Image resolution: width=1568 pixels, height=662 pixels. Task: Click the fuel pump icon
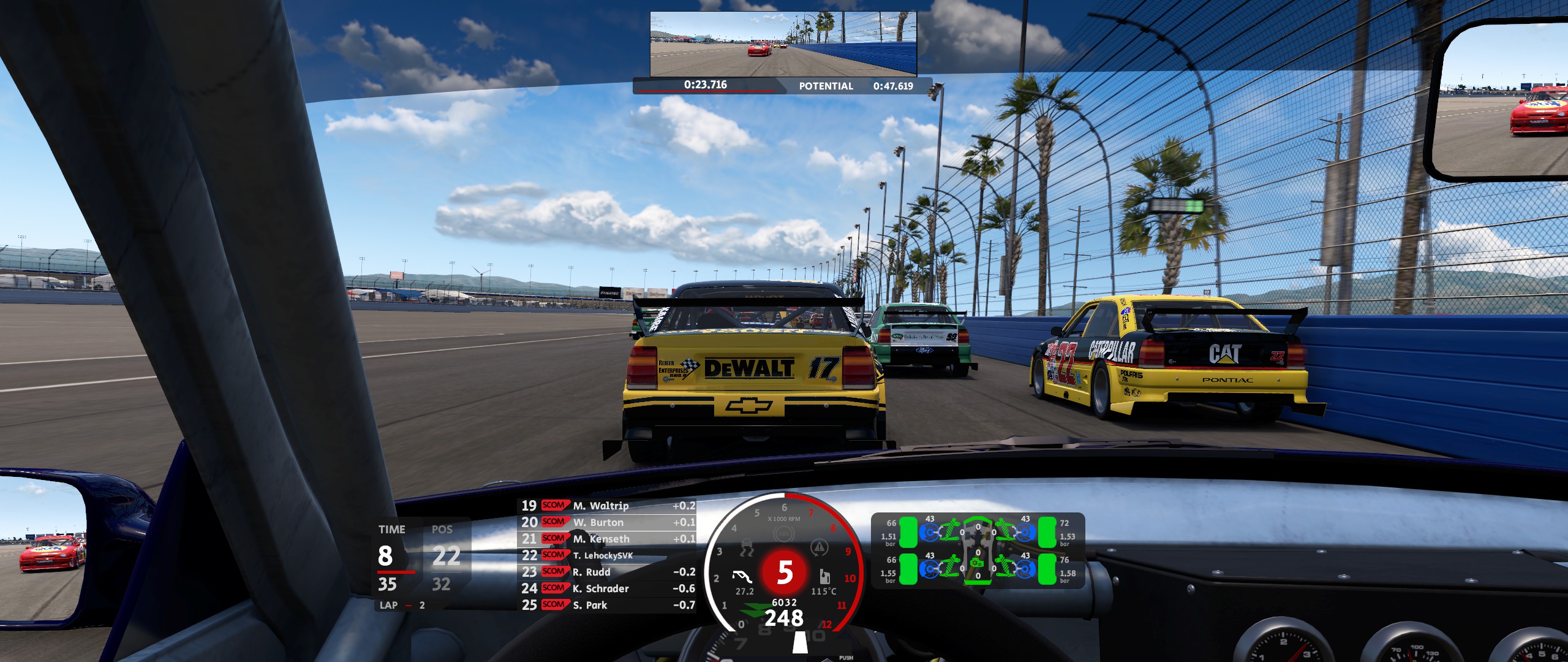(x=824, y=577)
